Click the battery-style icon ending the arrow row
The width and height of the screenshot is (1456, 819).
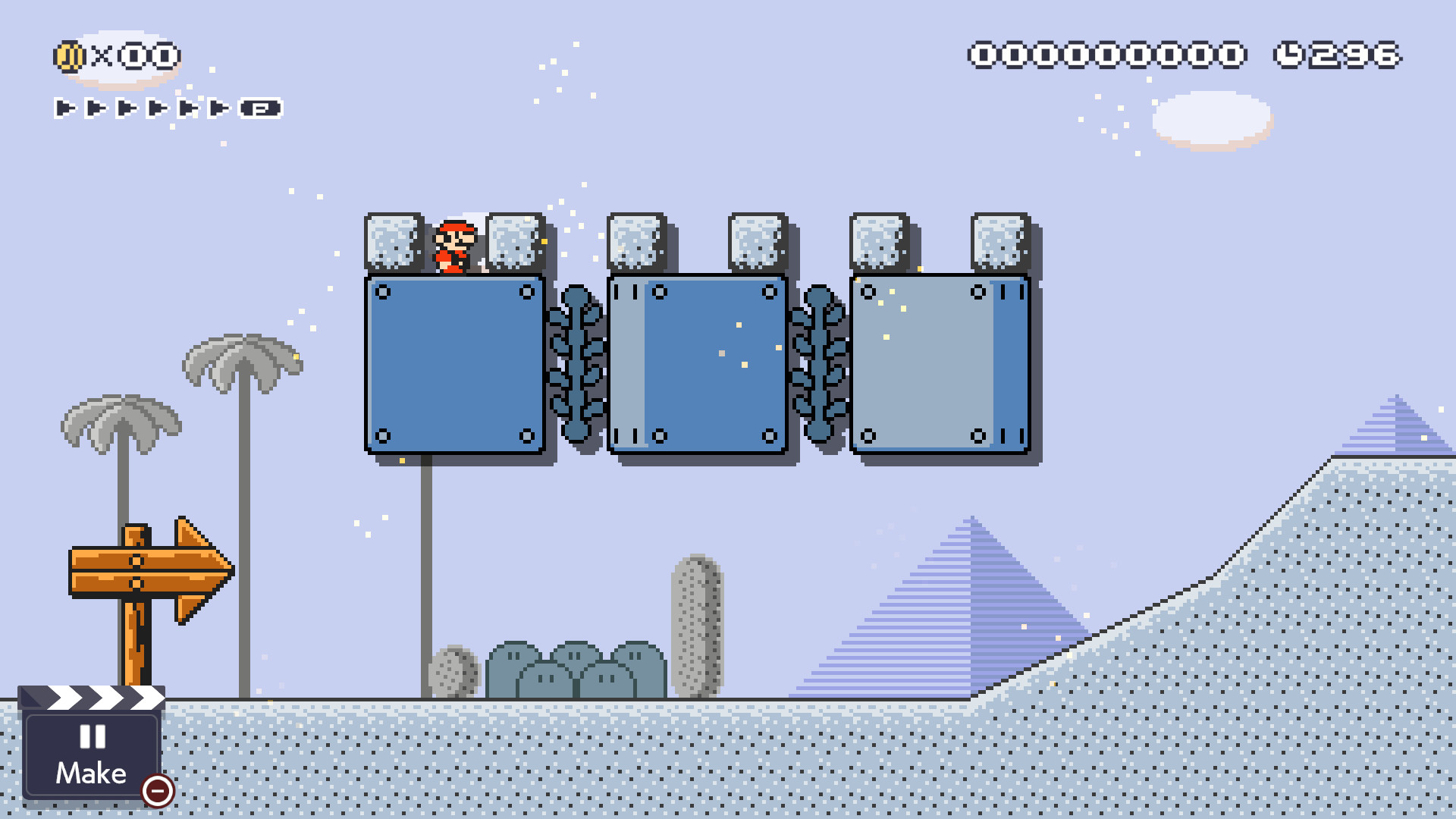(x=262, y=108)
